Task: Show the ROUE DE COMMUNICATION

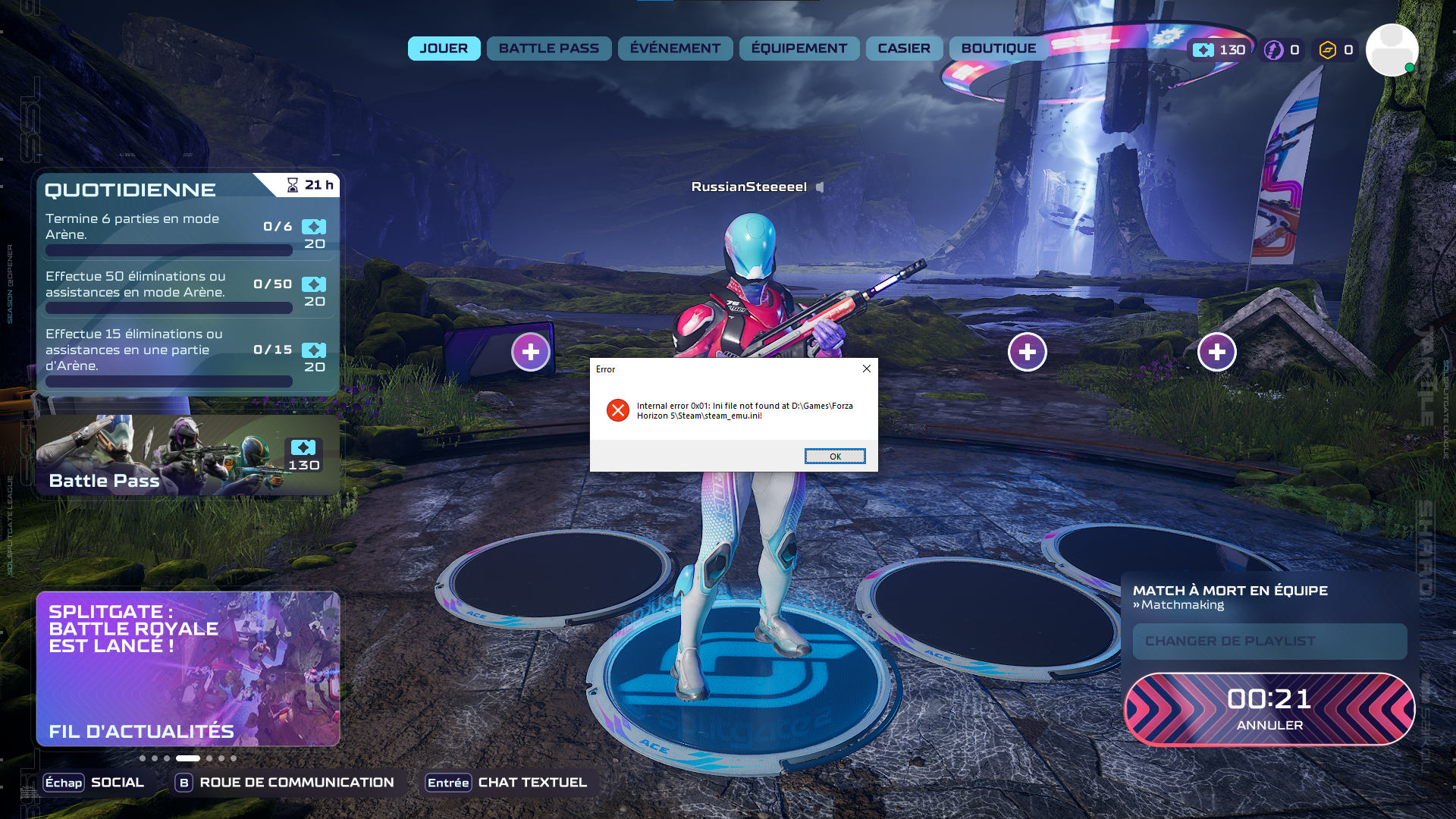Action: 285,783
